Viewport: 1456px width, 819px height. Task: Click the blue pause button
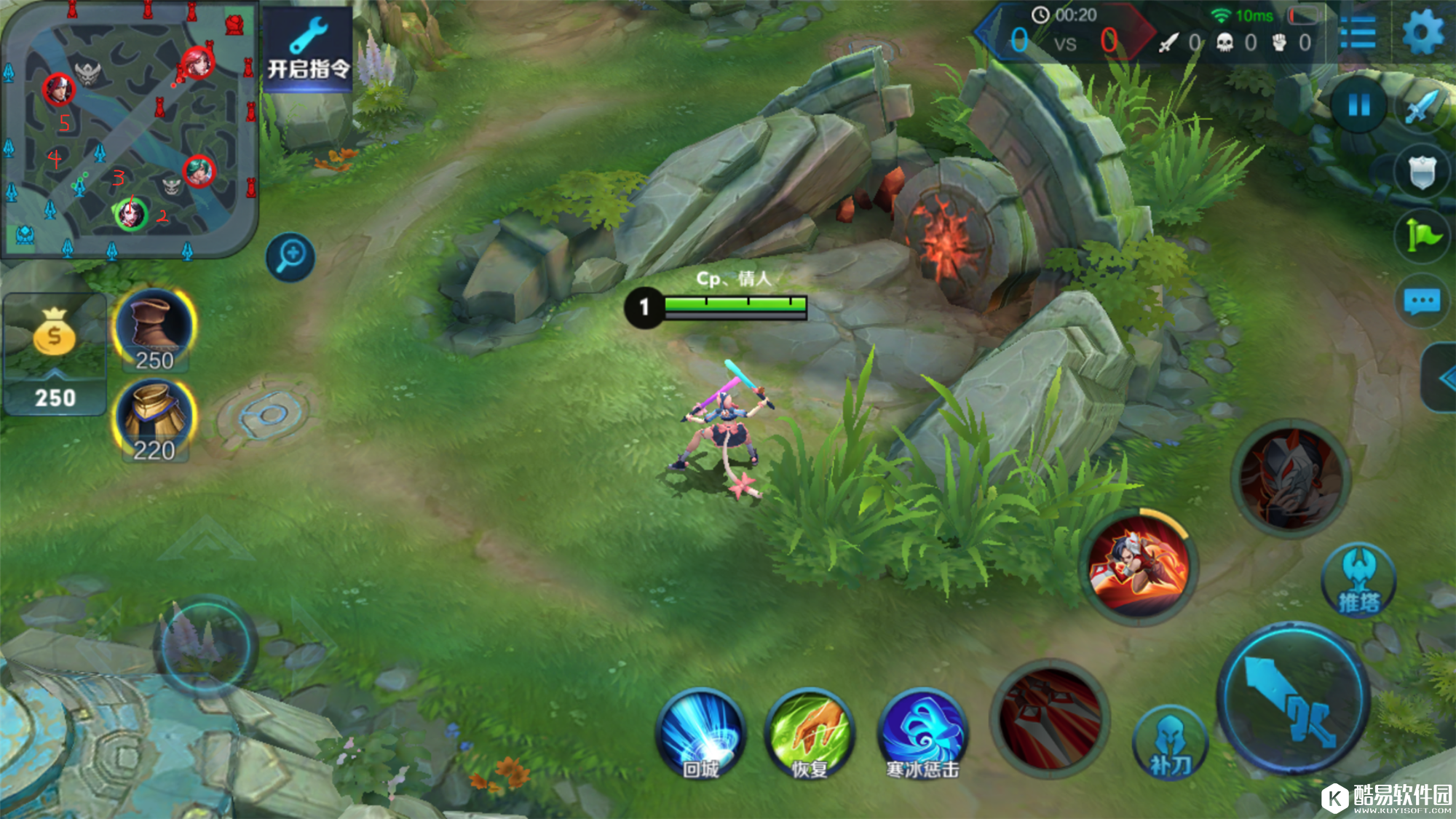click(x=1358, y=106)
